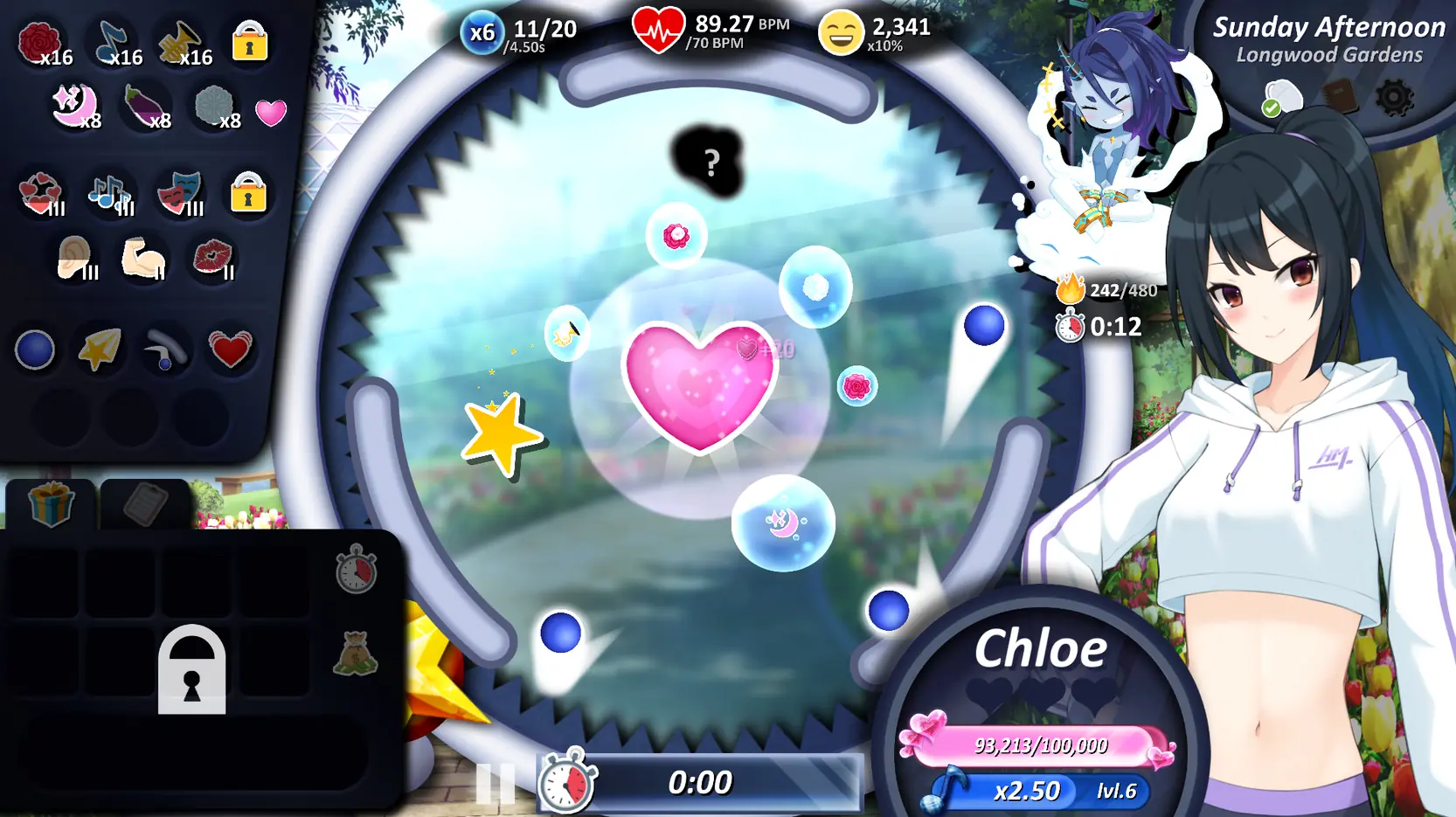
Task: Switch to the gift box tab
Action: [x=51, y=504]
